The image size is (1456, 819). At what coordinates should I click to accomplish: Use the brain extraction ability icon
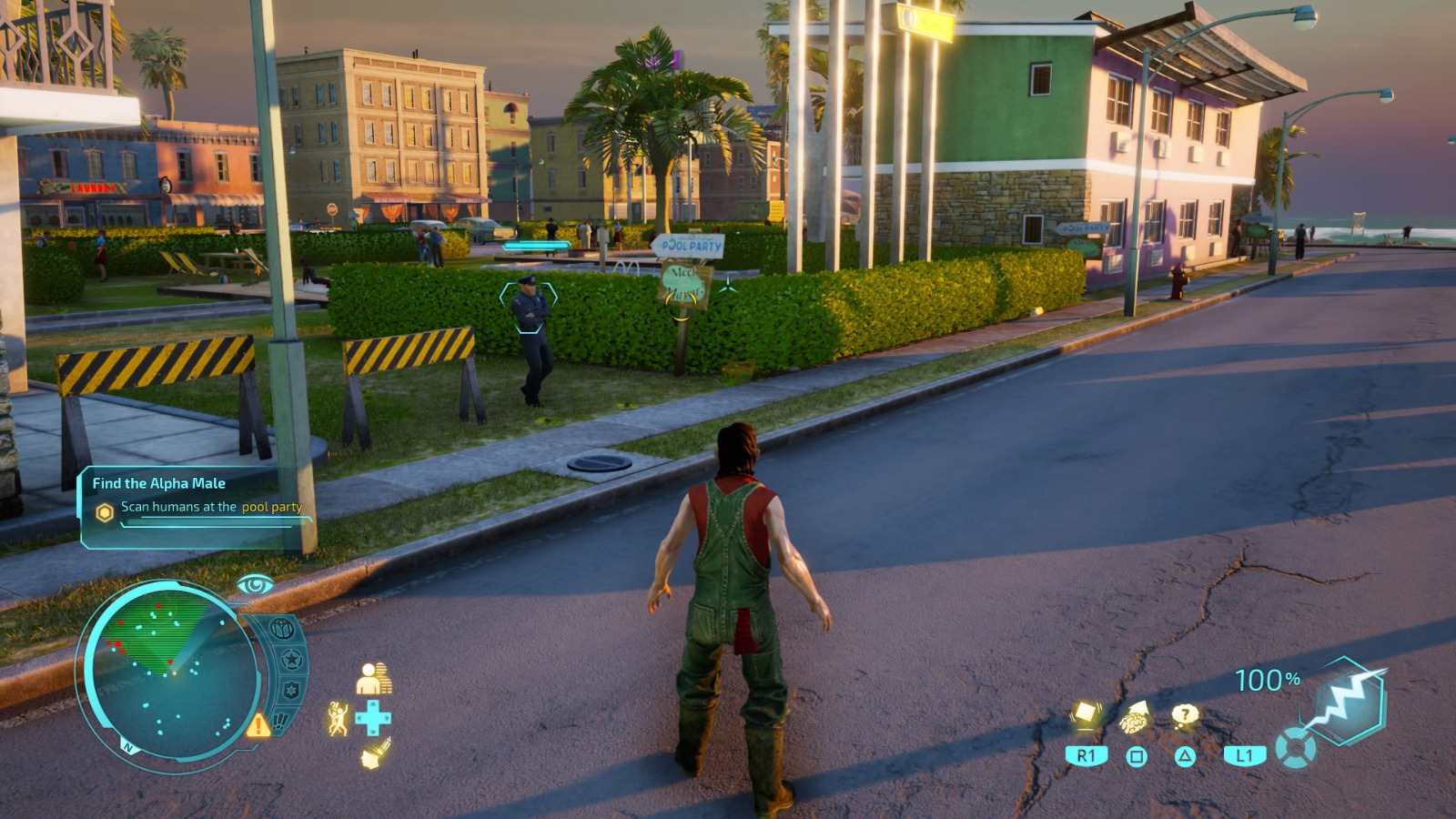tap(1135, 719)
